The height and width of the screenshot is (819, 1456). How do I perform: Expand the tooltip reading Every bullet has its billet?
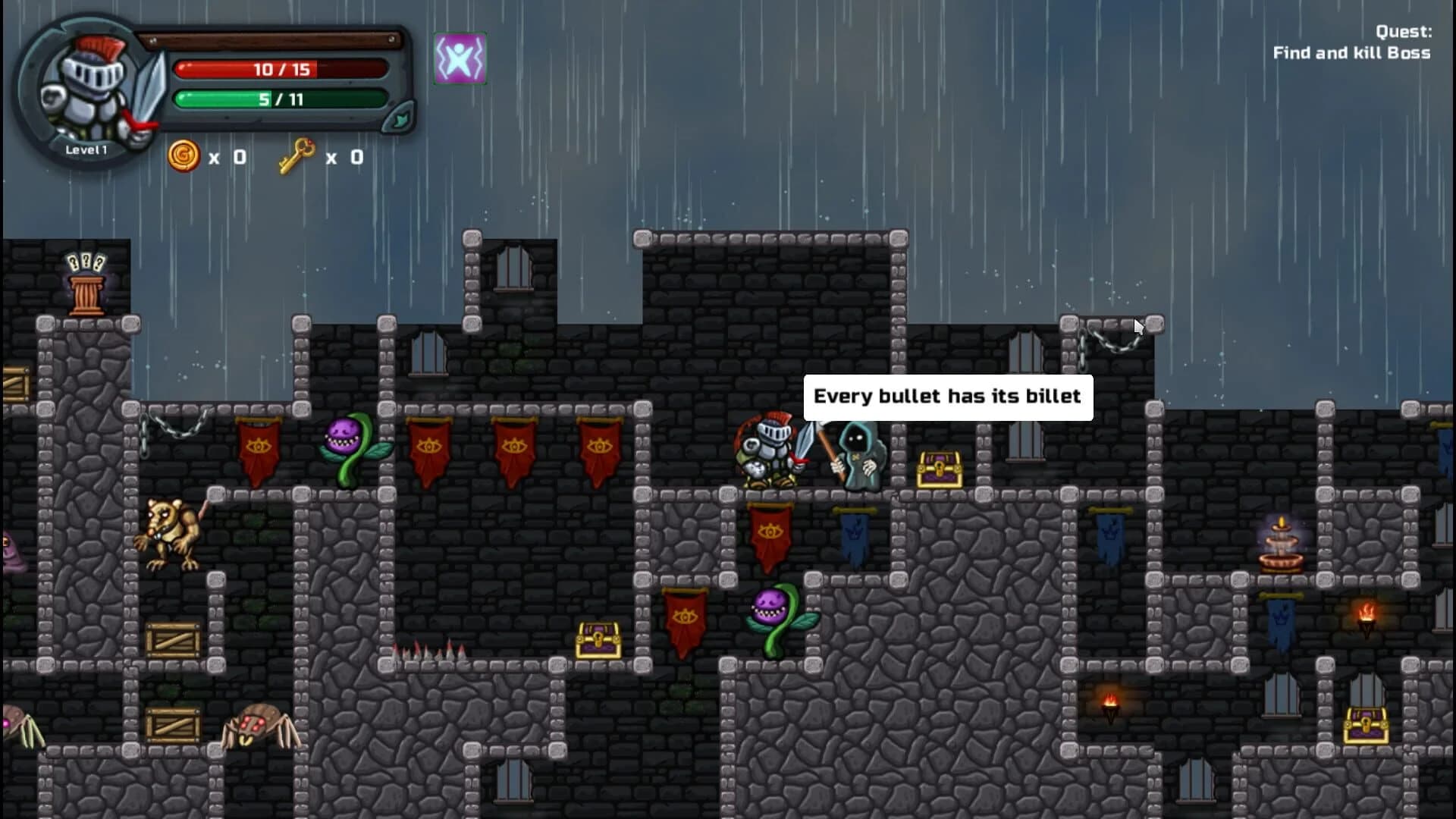[x=947, y=395]
